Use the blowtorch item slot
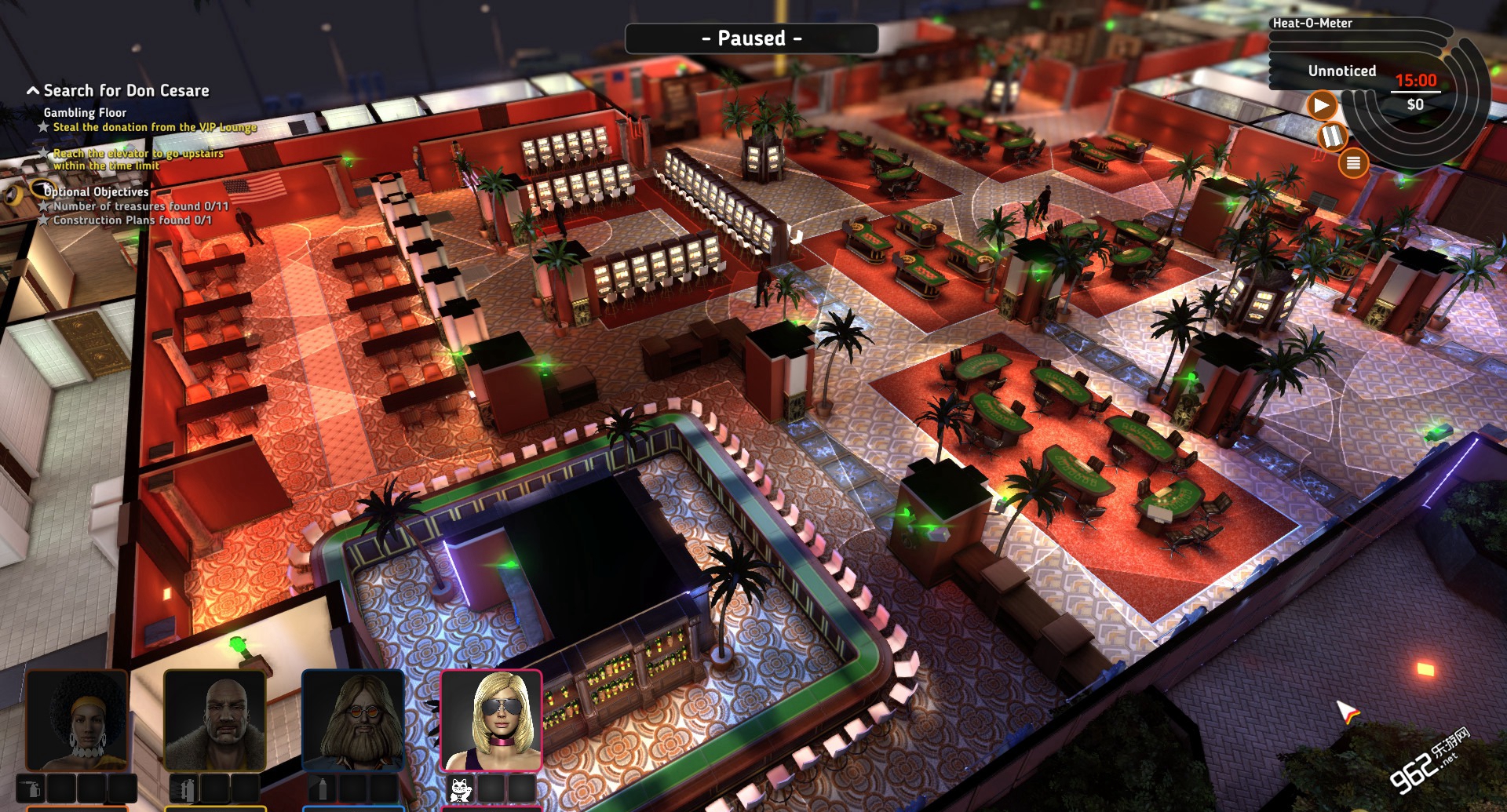The image size is (1507, 812). (x=31, y=788)
